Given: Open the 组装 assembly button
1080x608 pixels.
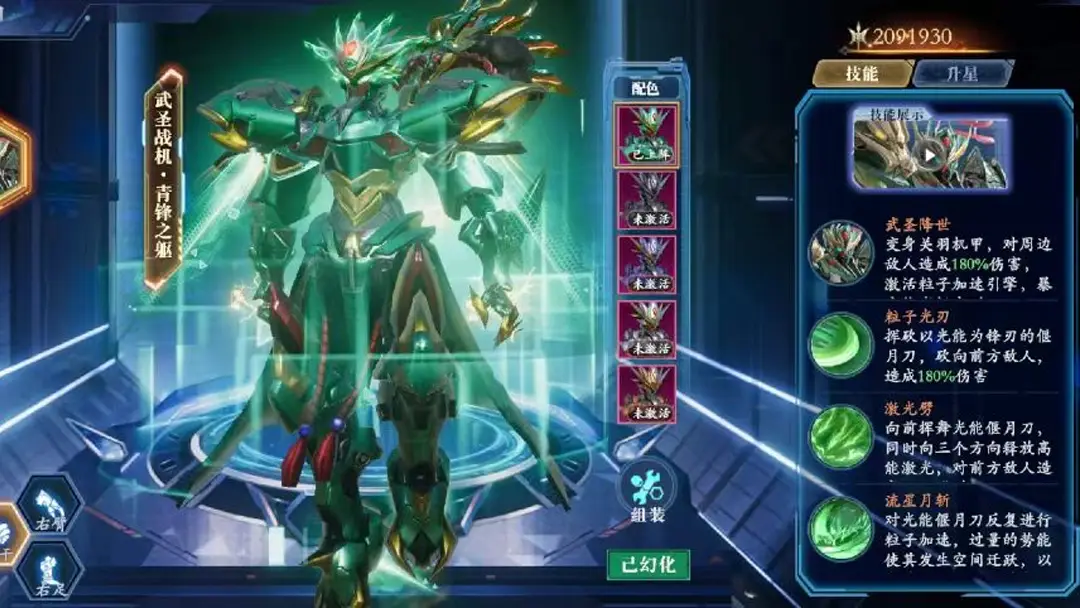Looking at the screenshot, I should (647, 495).
